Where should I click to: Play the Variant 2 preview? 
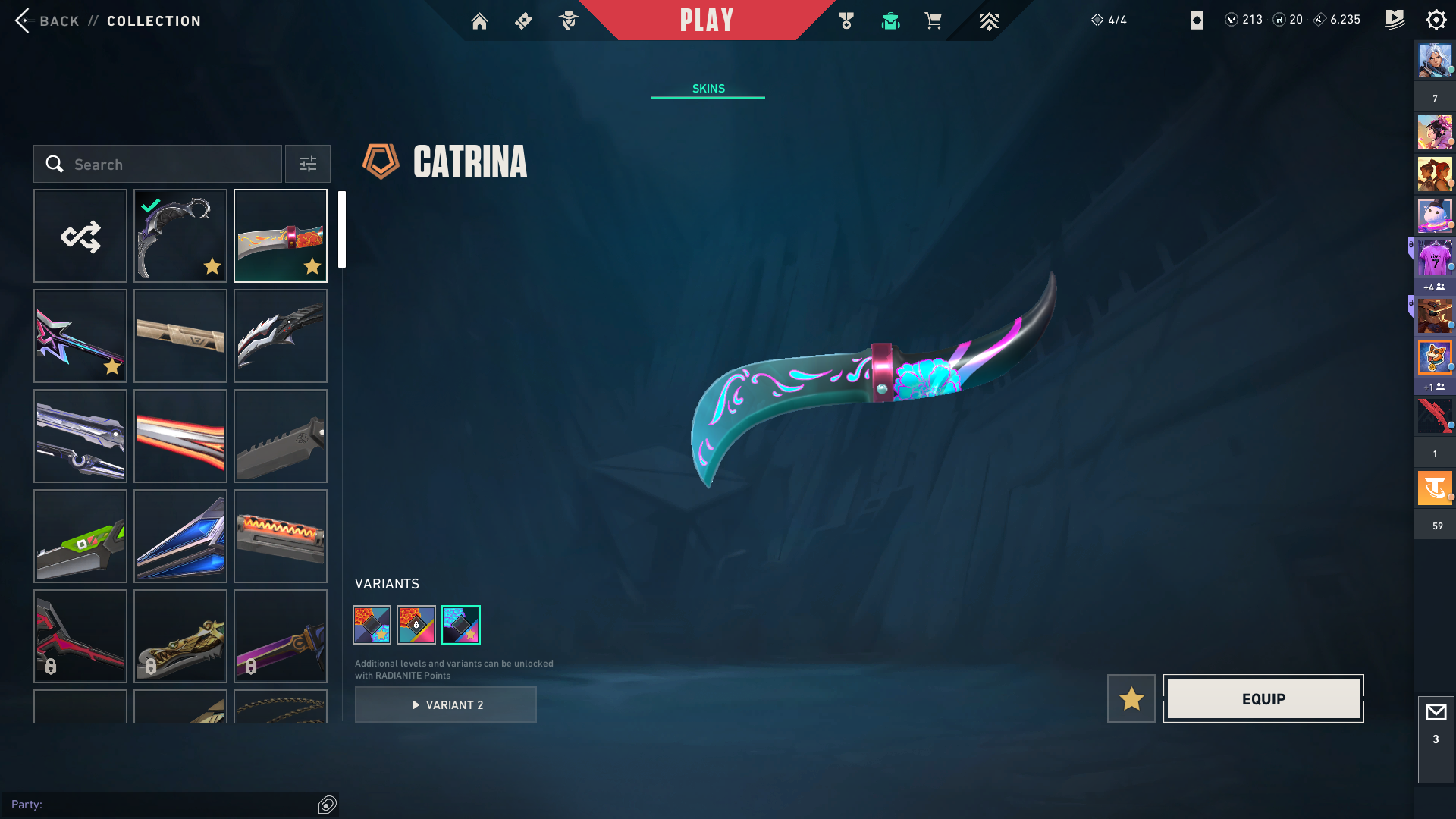coord(446,705)
